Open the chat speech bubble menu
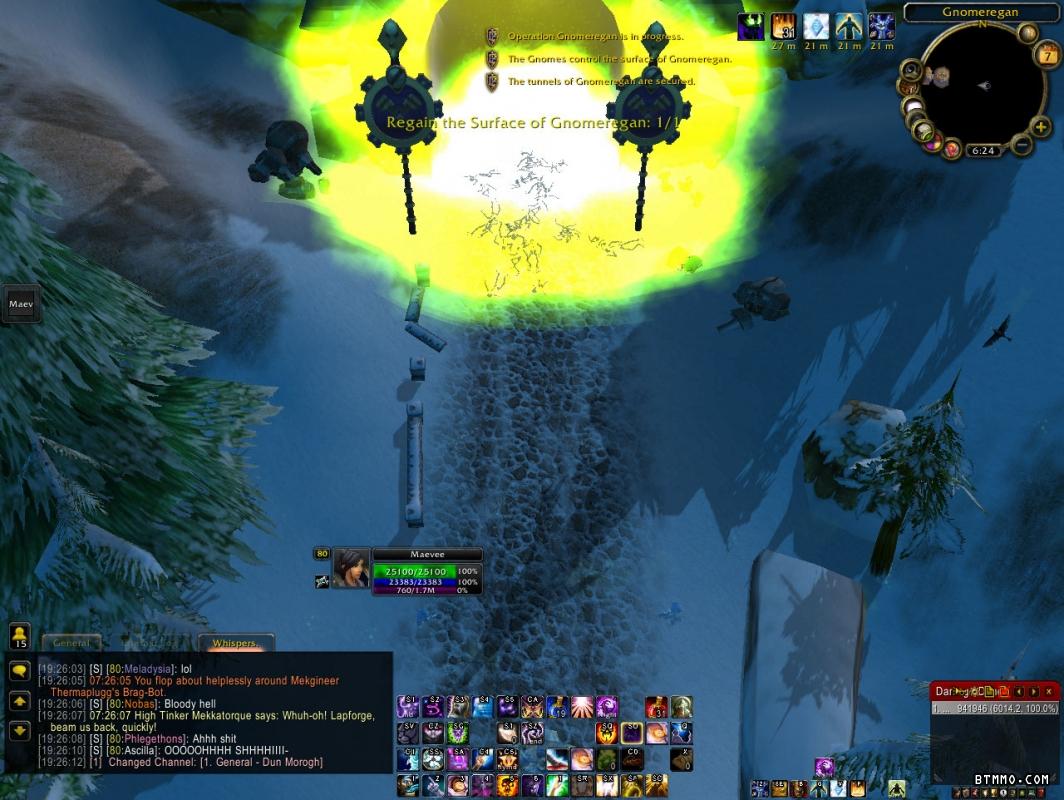1064x800 pixels. pos(19,672)
